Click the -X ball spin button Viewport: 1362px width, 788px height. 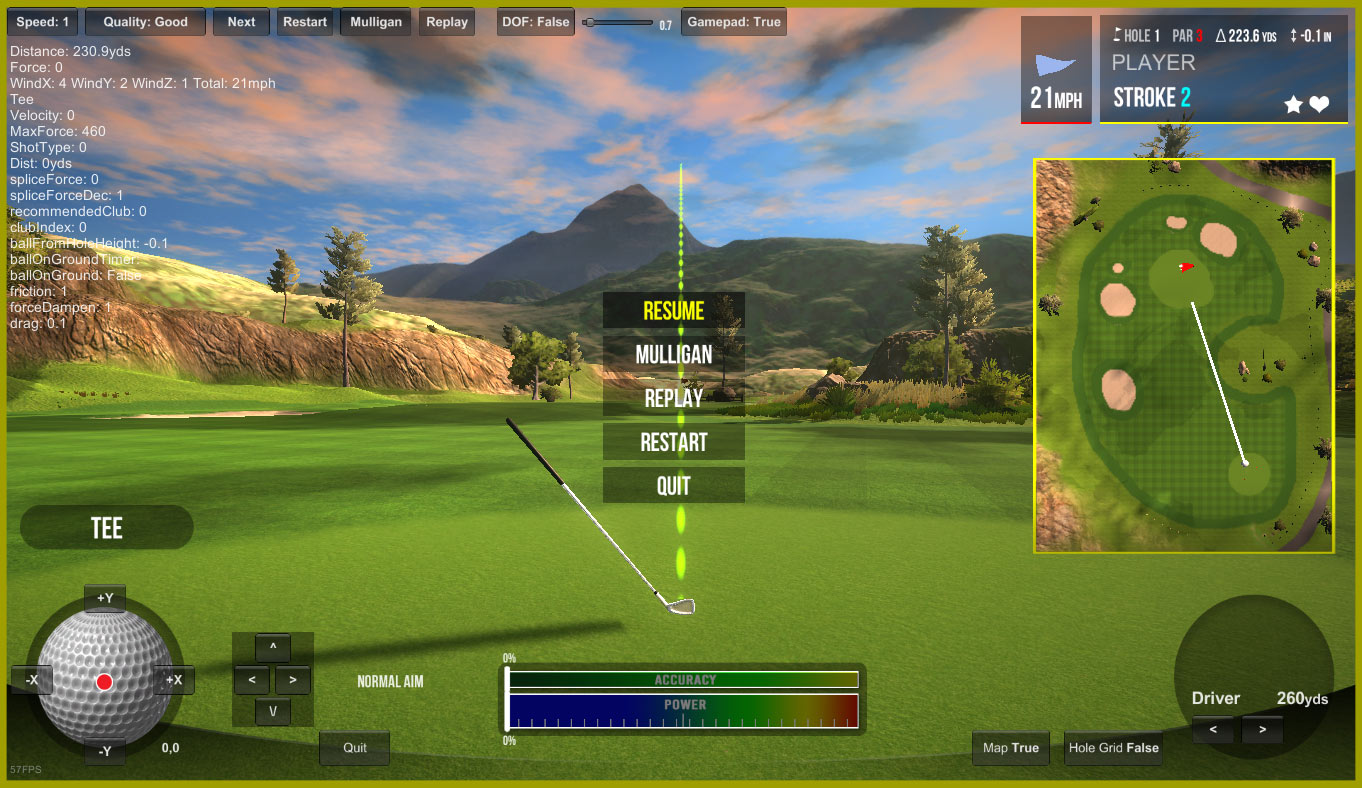(32, 680)
